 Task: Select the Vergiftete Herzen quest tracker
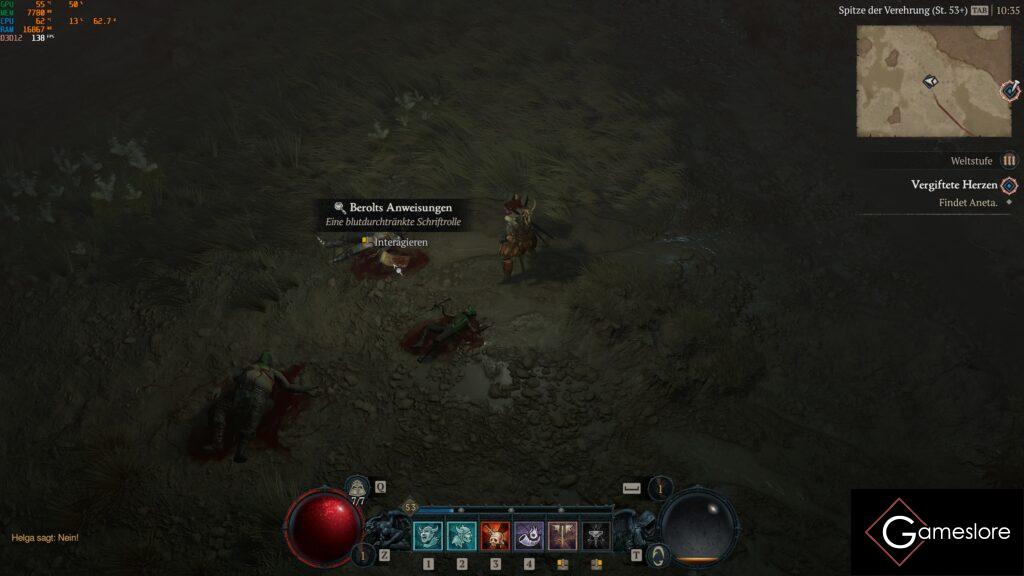click(x=954, y=185)
